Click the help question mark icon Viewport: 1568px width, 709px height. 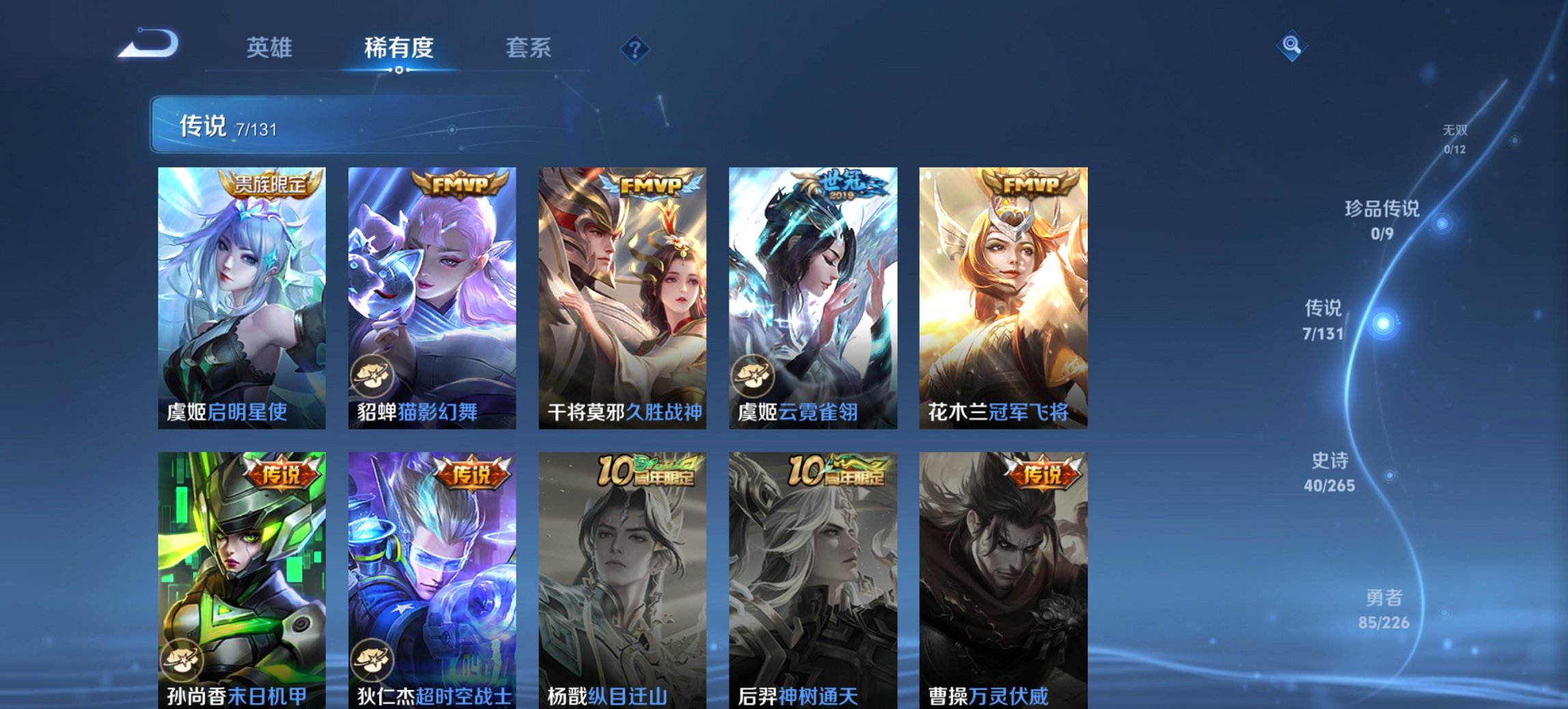point(635,47)
